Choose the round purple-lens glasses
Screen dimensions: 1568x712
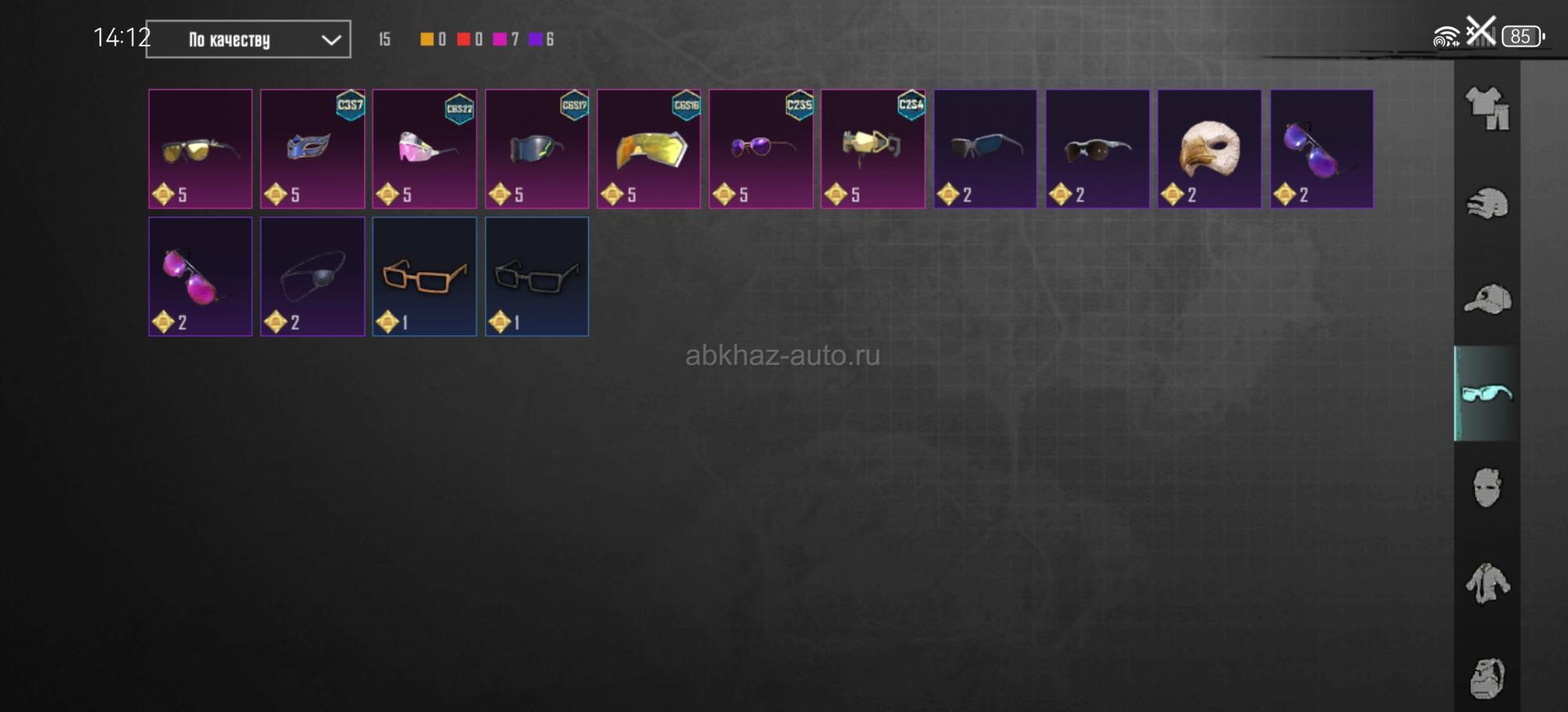(x=760, y=149)
